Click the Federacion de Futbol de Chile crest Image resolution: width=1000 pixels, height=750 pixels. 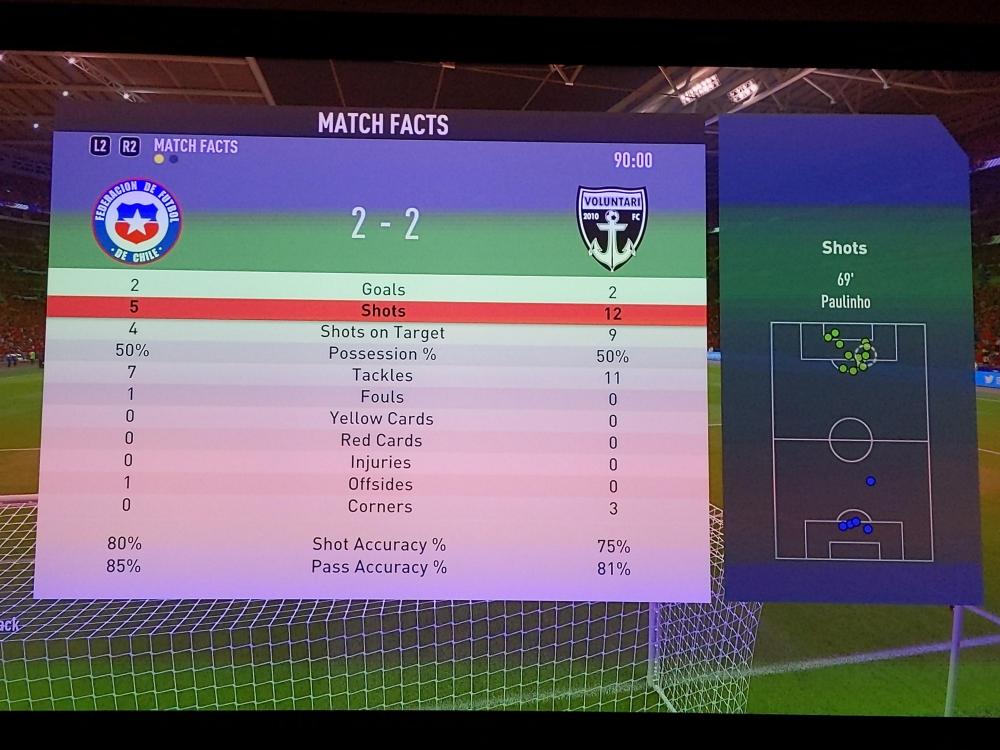(136, 221)
